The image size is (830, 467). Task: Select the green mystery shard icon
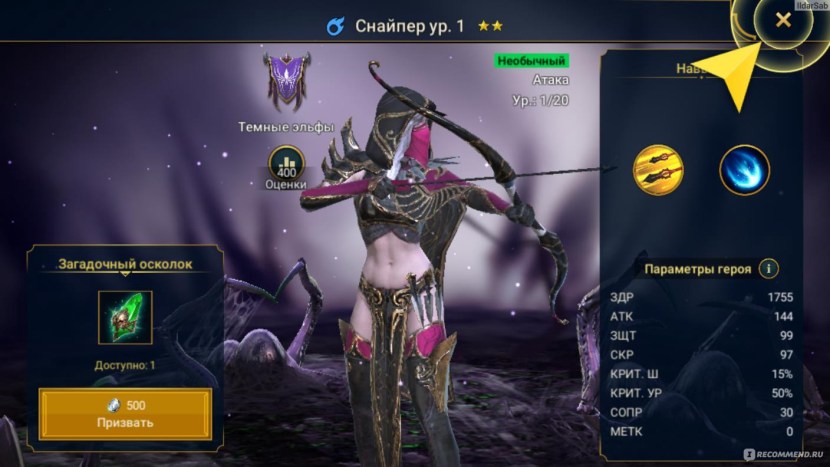point(126,318)
